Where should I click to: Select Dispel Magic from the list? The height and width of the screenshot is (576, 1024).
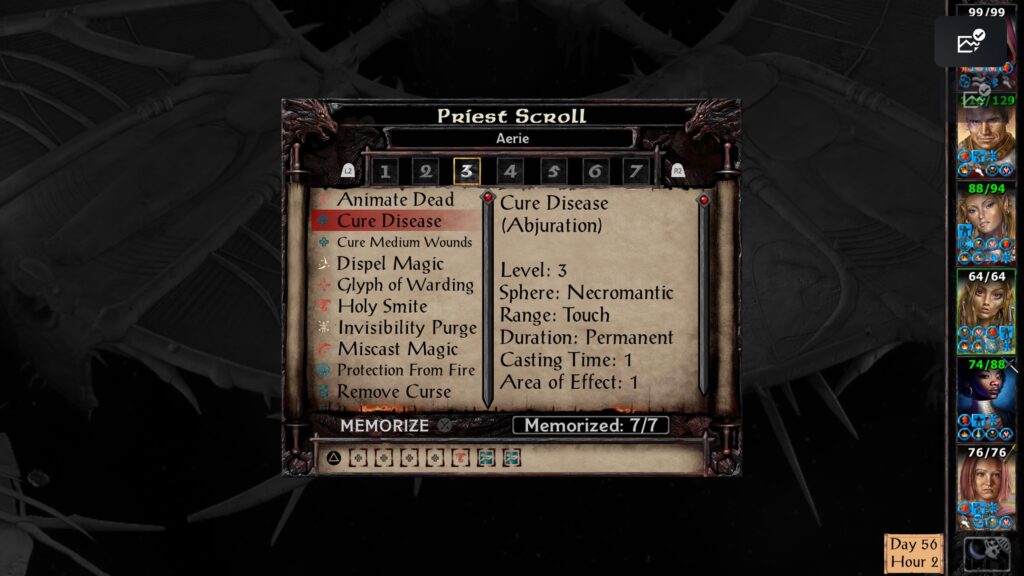point(390,264)
